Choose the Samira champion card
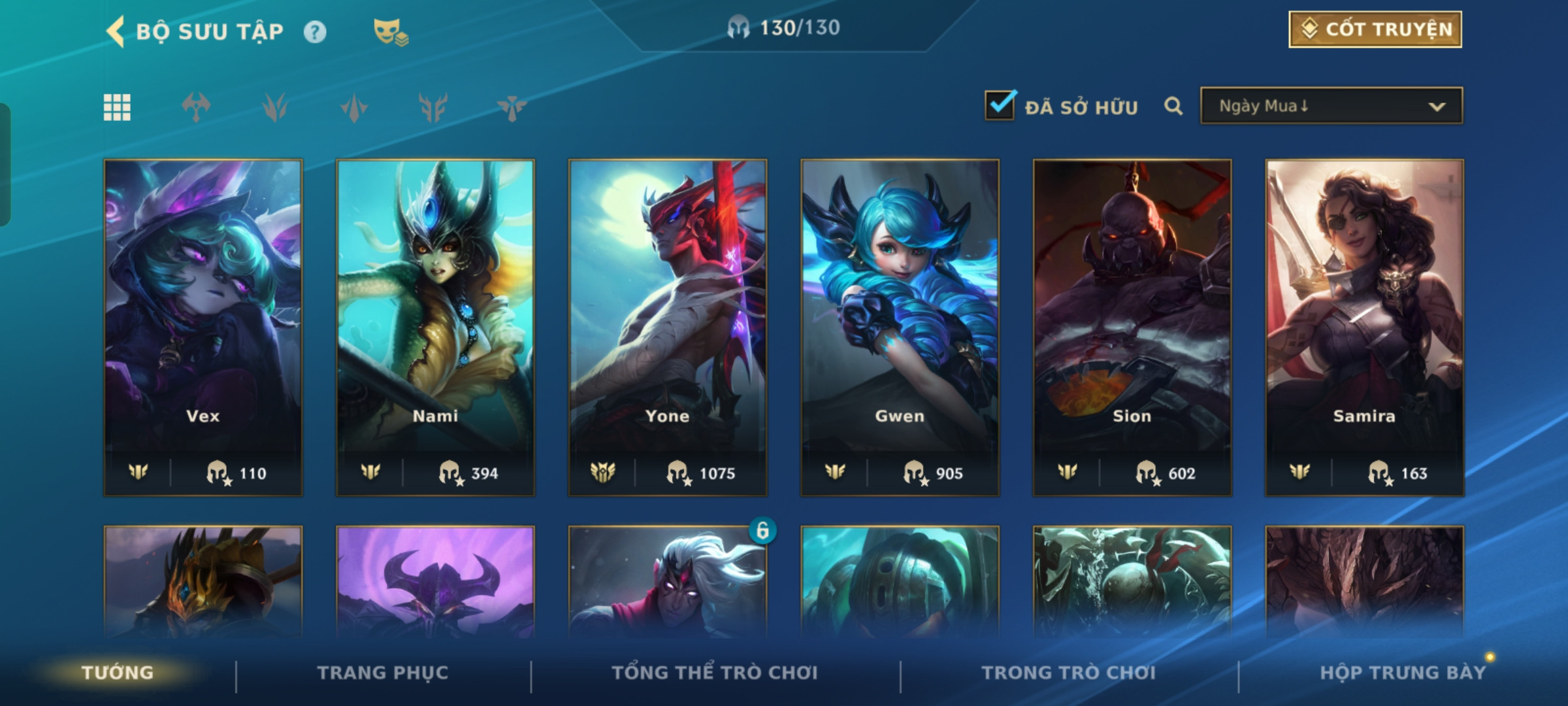Viewport: 1568px width, 706px height. point(1364,327)
